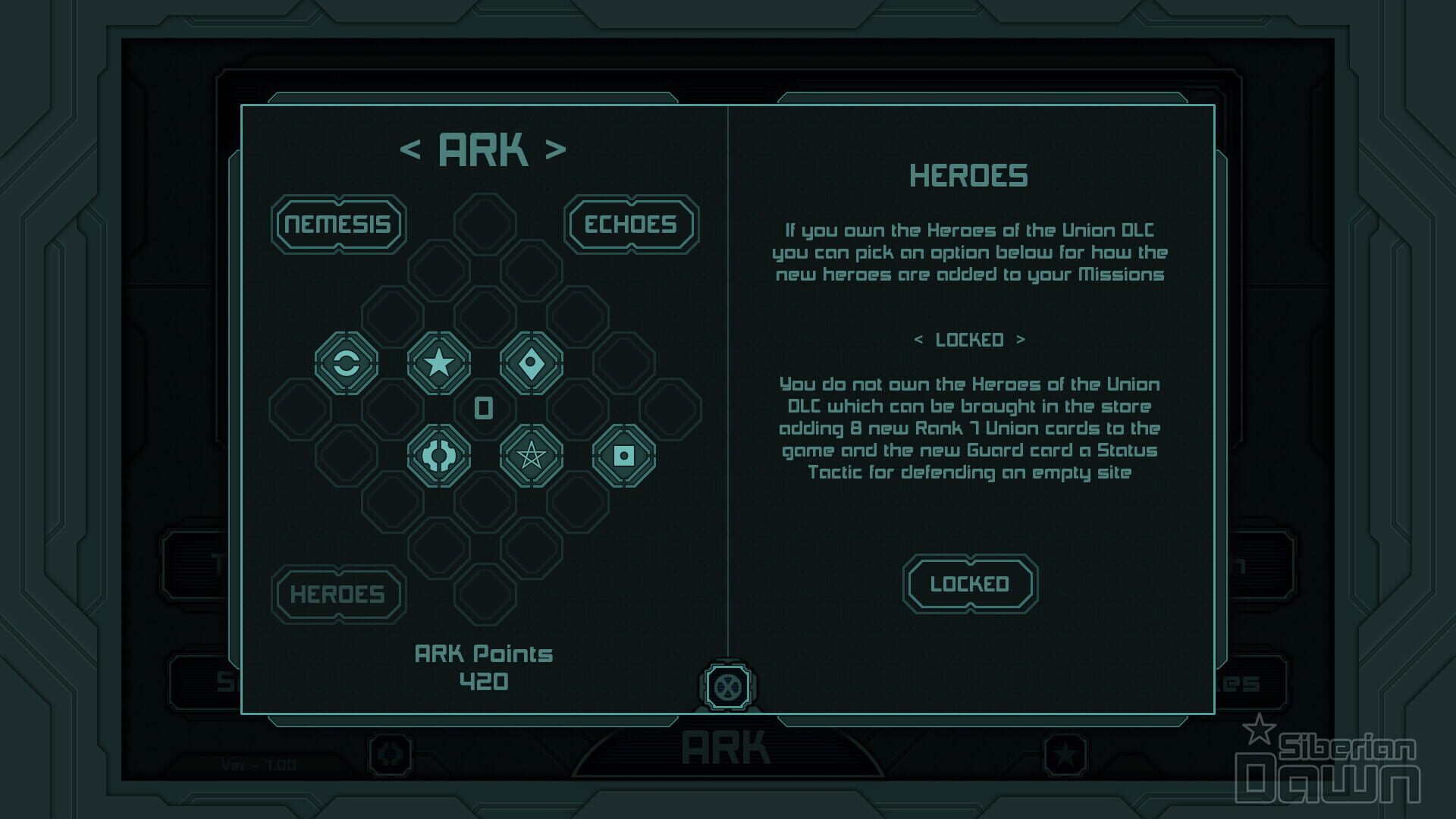
Task: Click the right arrow beside the LOCKED selector
Action: click(1018, 340)
